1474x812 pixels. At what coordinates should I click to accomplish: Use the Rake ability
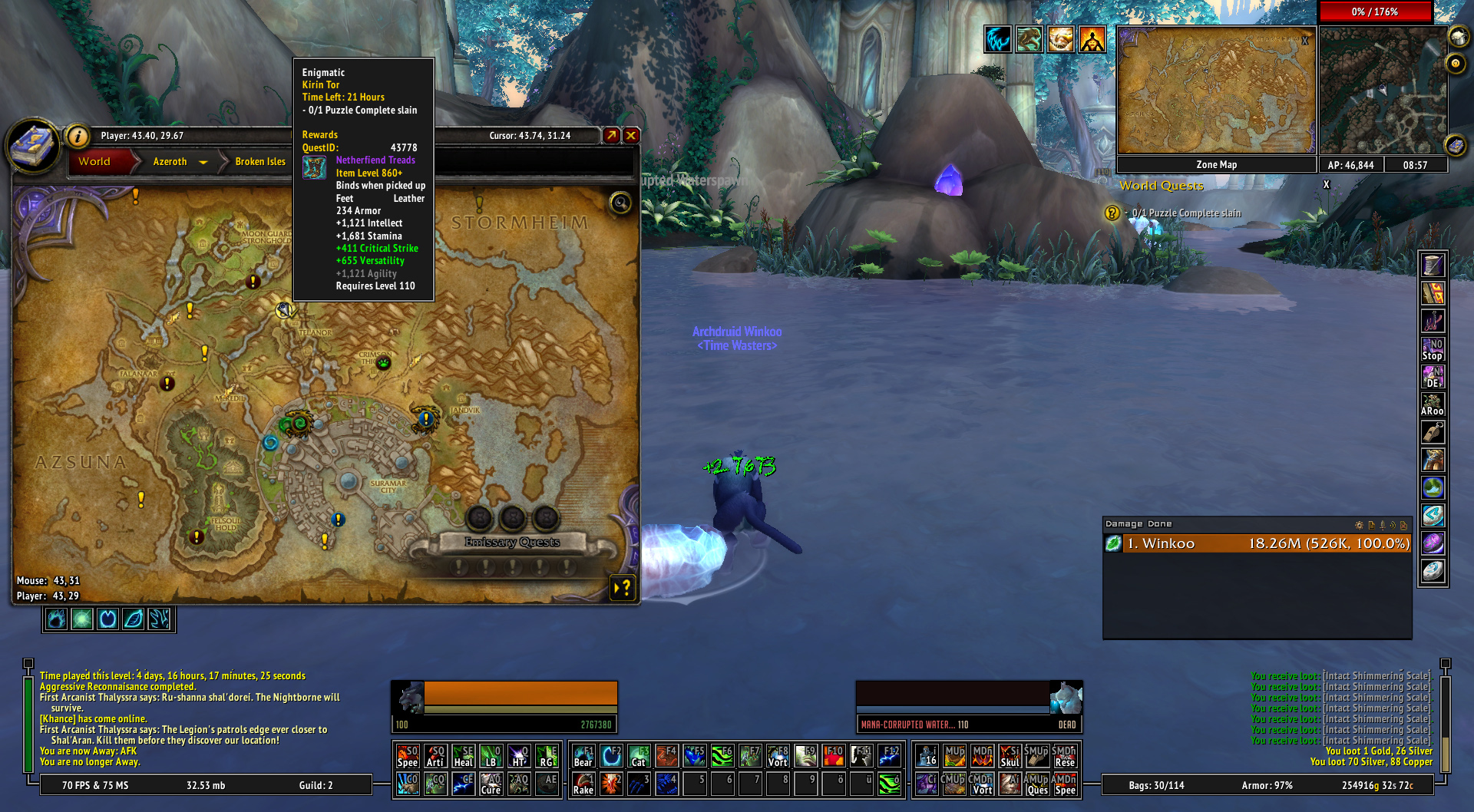[x=583, y=784]
